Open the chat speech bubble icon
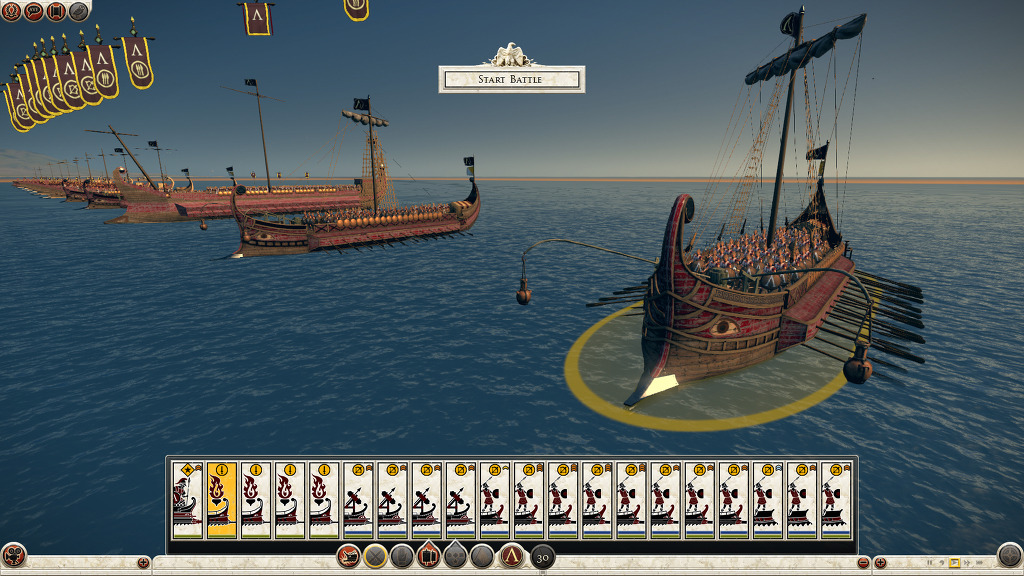This screenshot has height=576, width=1024. click(x=34, y=11)
